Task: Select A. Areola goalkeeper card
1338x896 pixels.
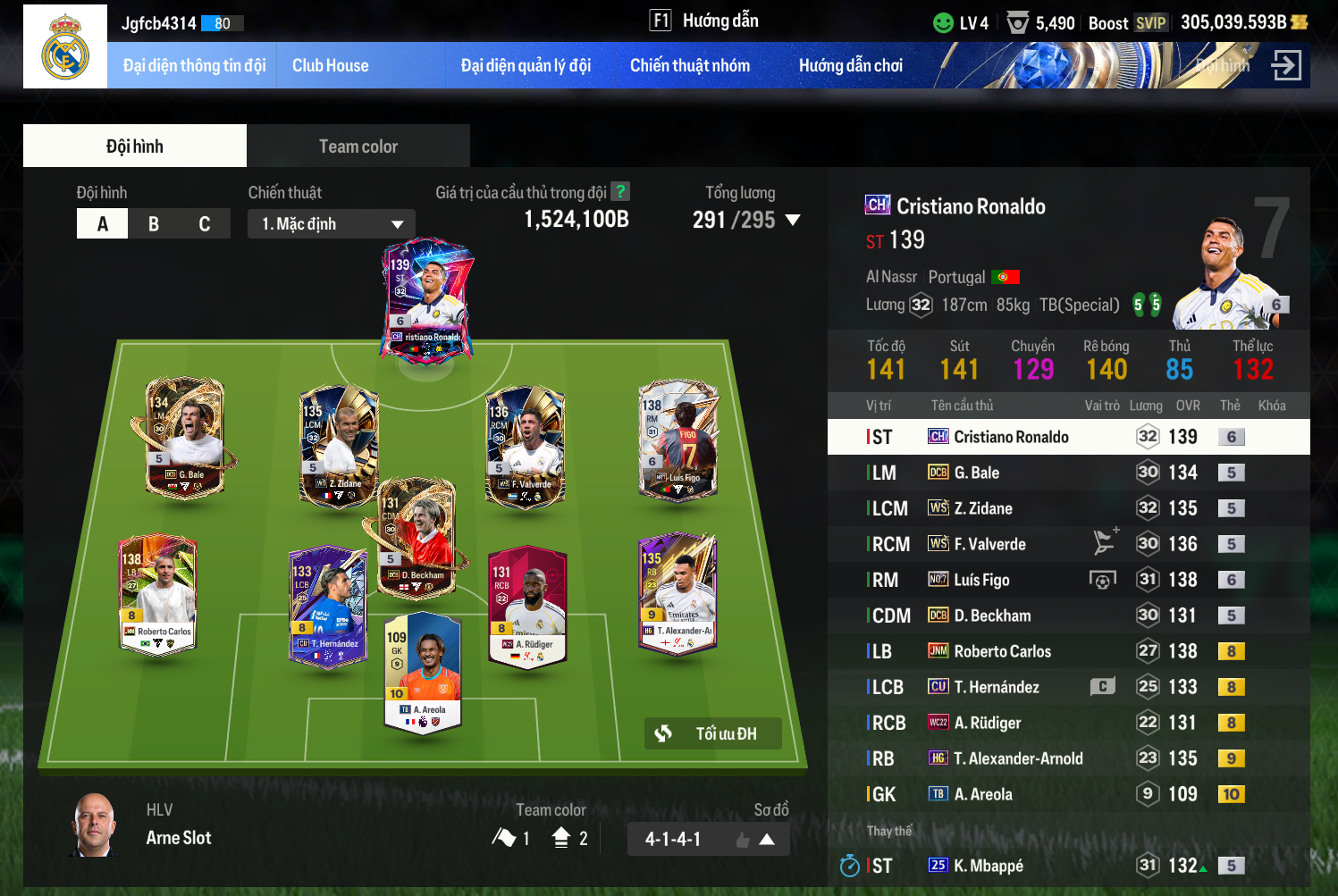Action: click(x=423, y=670)
